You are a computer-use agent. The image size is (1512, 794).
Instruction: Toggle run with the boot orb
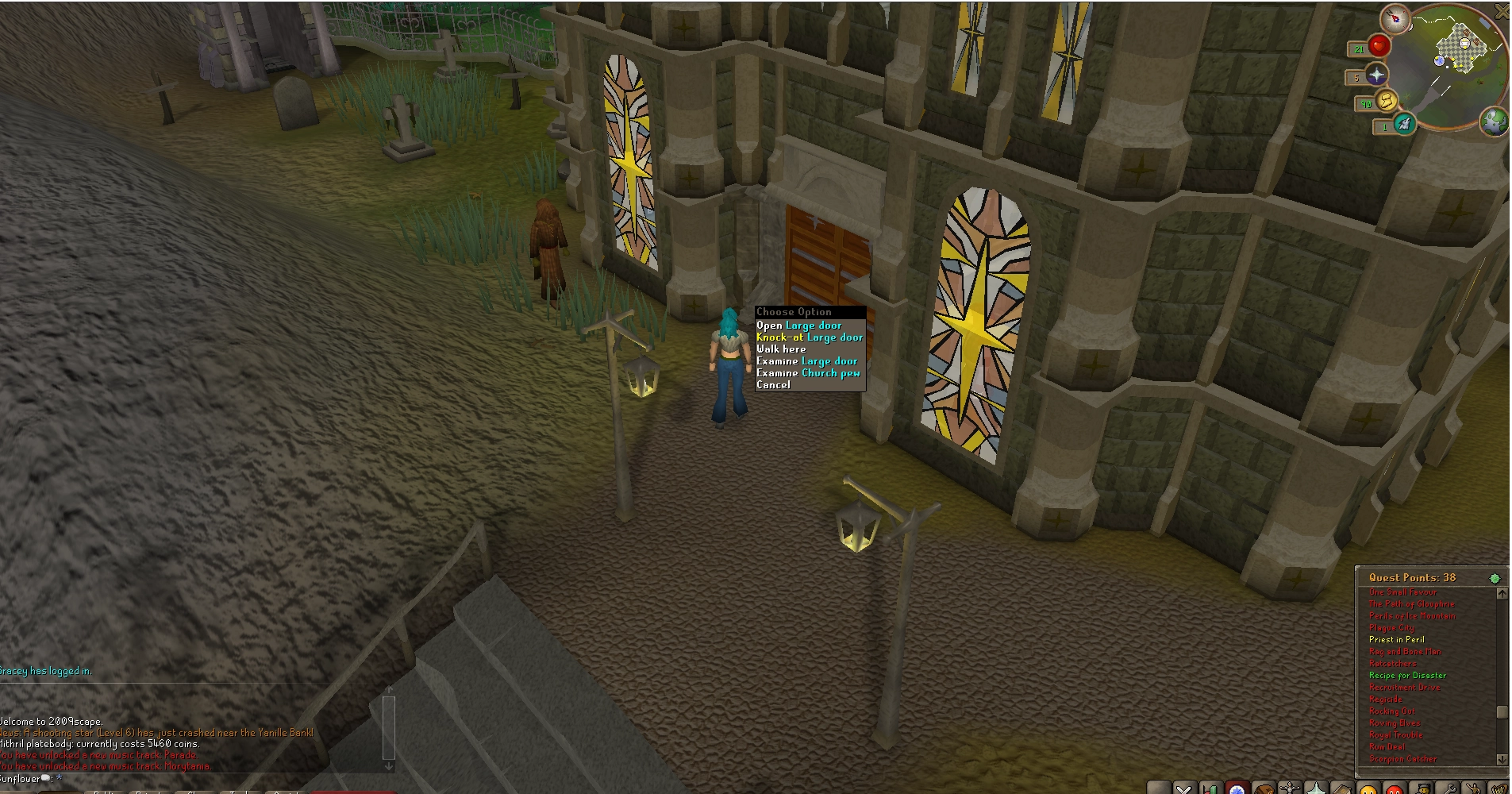[1386, 102]
